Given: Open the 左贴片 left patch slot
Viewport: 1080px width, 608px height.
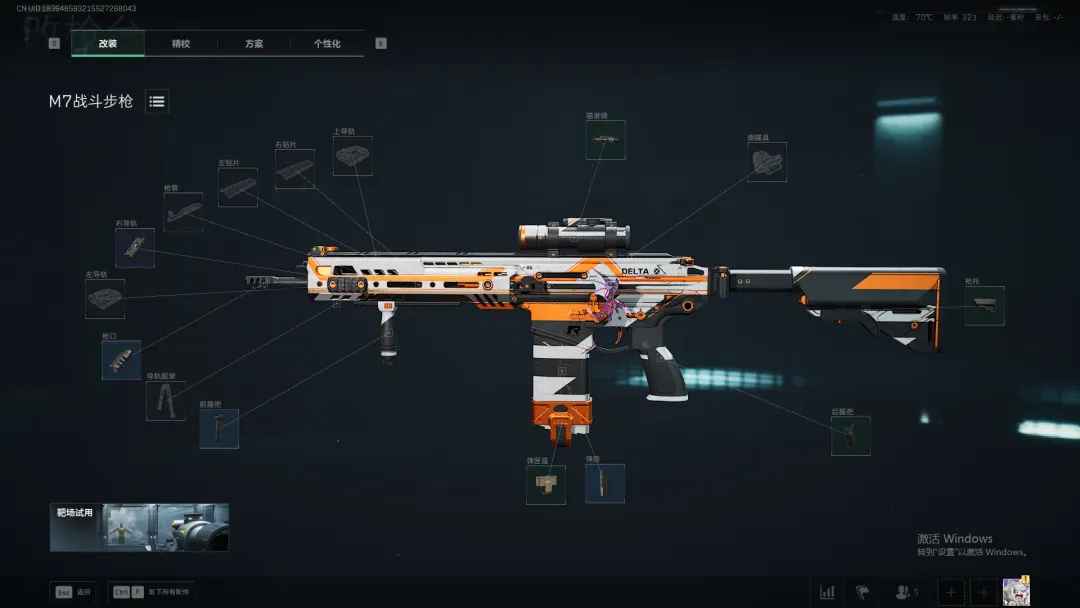Looking at the screenshot, I should click(238, 187).
